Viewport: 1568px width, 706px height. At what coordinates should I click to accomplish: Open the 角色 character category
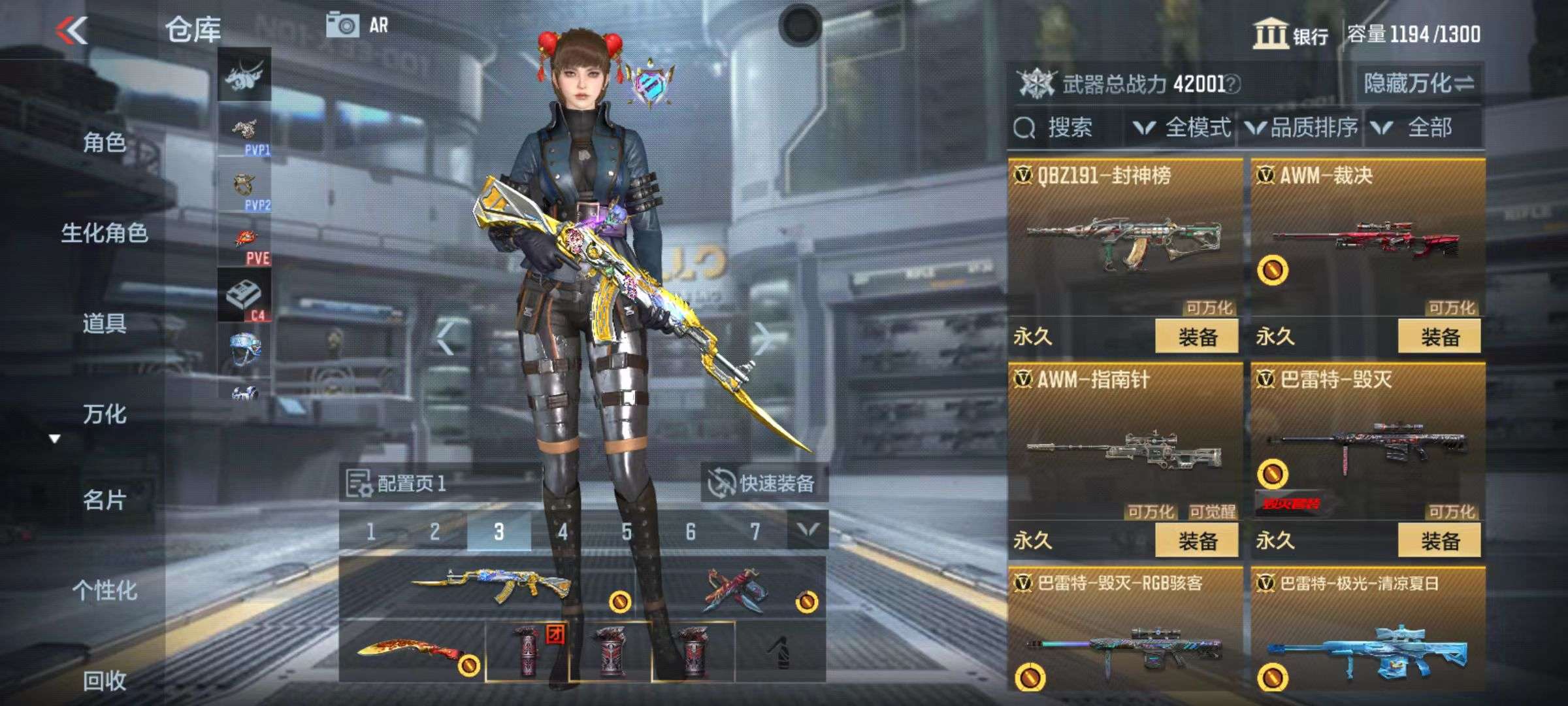pyautogui.click(x=105, y=143)
